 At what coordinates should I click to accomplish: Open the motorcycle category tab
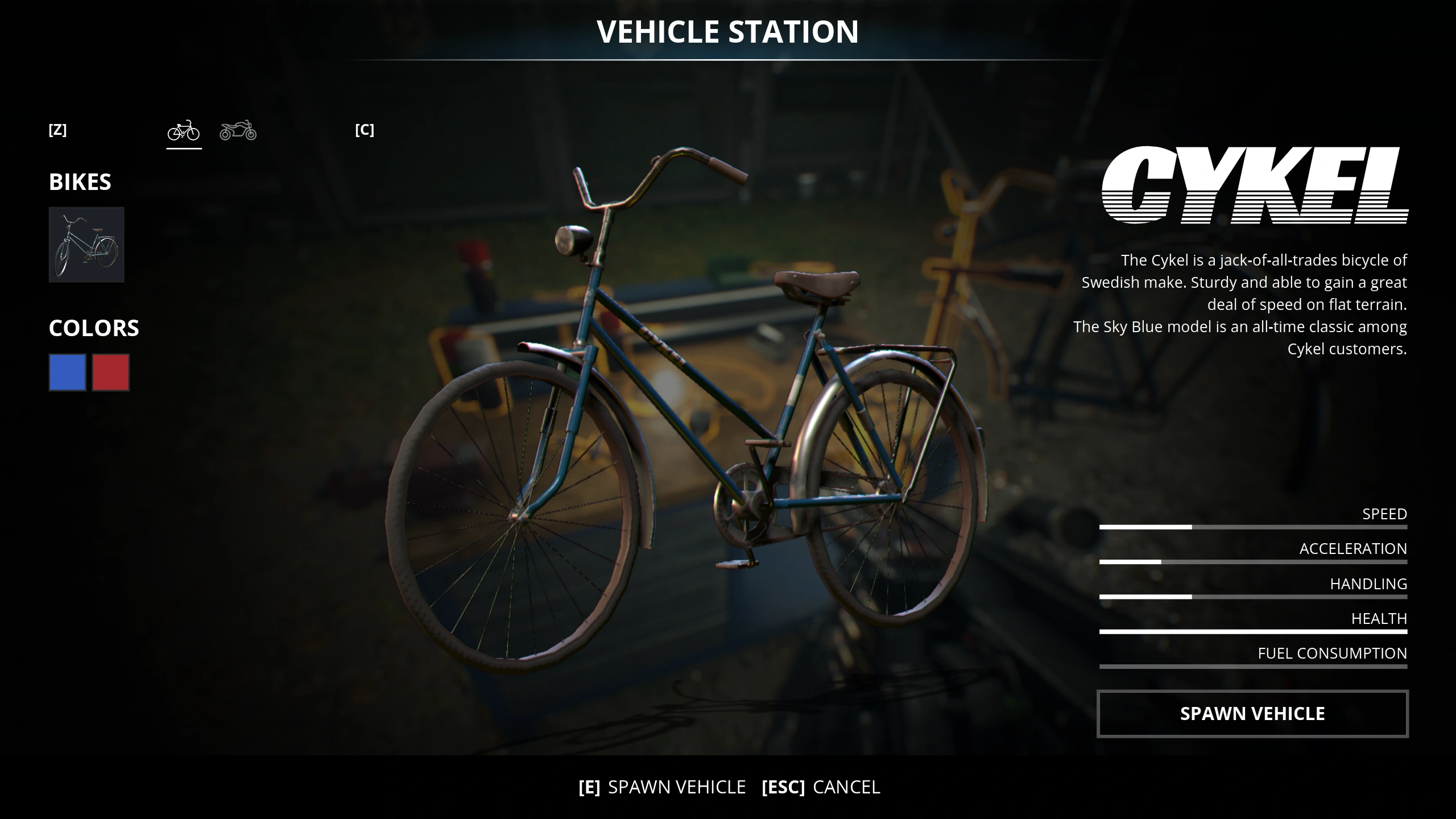(238, 131)
